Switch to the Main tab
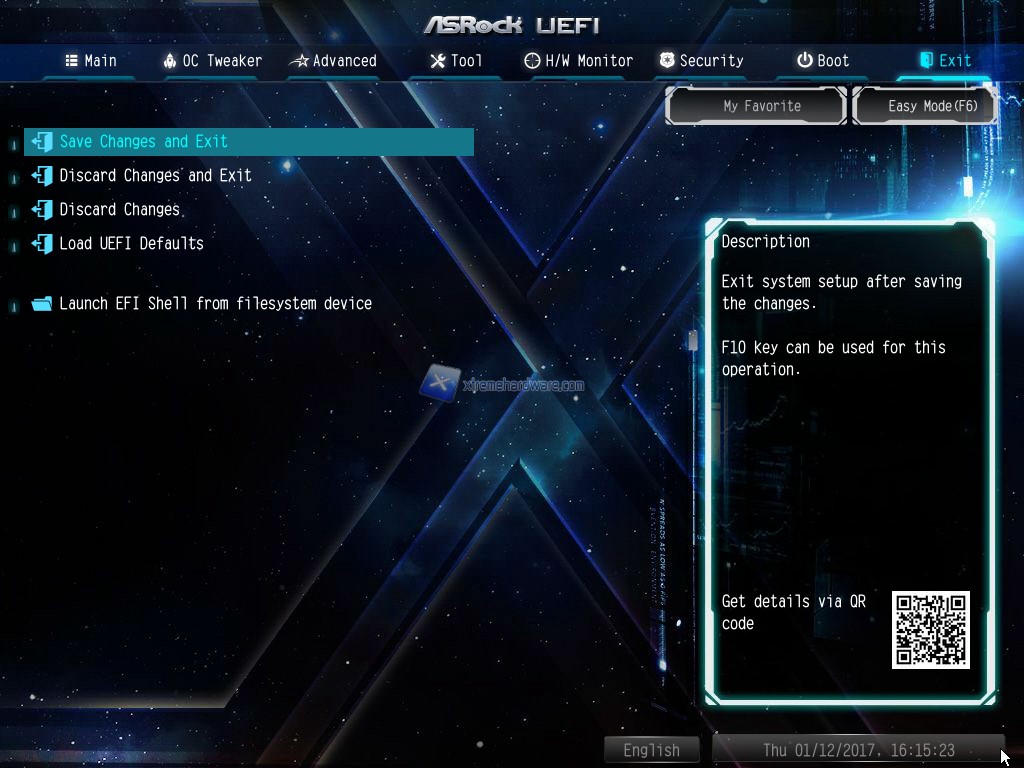The height and width of the screenshot is (768, 1024). [91, 61]
